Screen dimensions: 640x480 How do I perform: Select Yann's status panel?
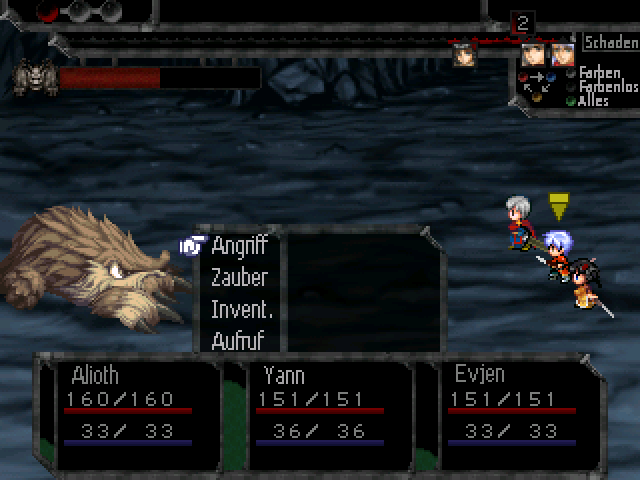pos(322,412)
